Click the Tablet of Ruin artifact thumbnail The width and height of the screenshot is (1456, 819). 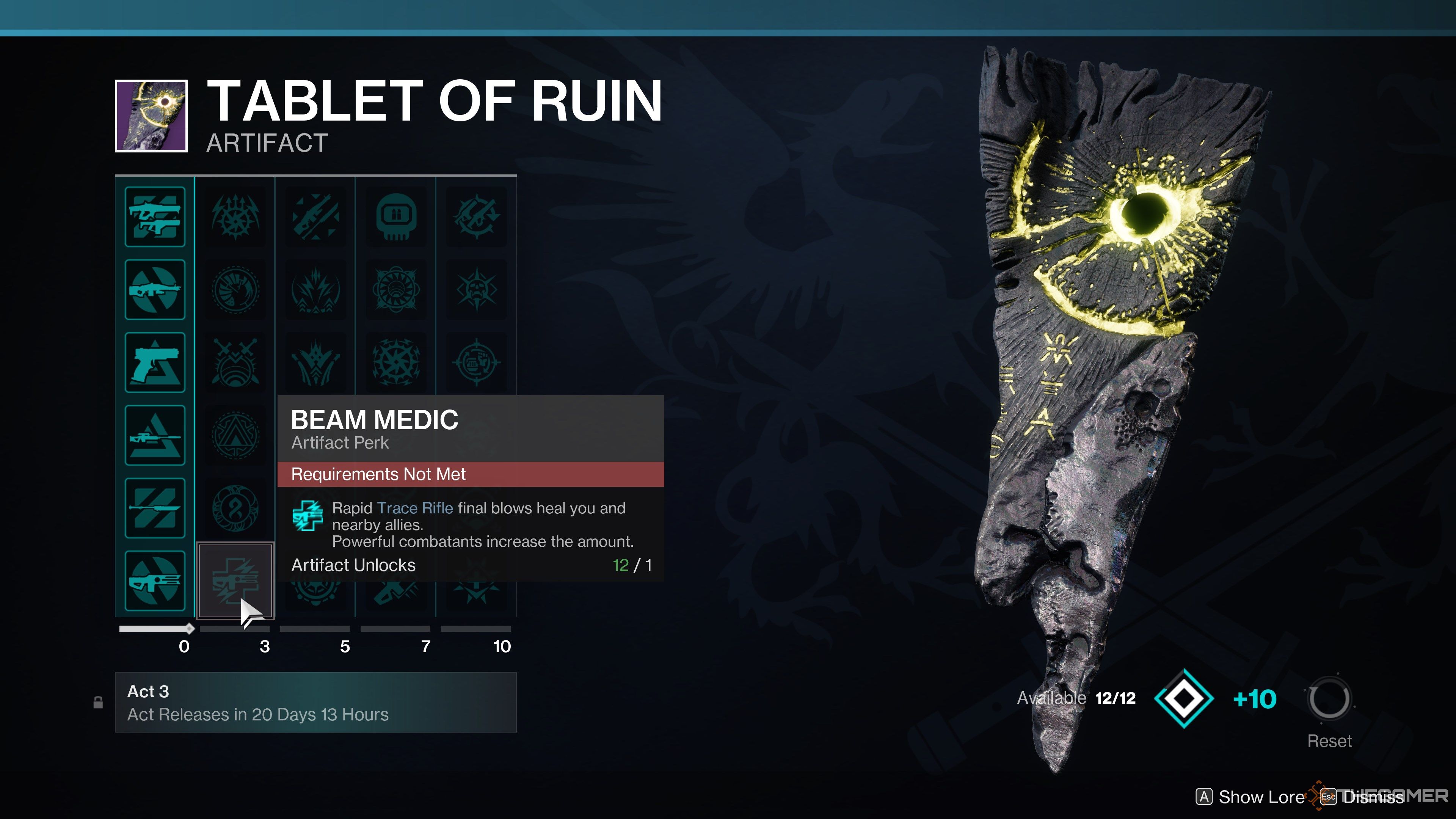point(152,116)
